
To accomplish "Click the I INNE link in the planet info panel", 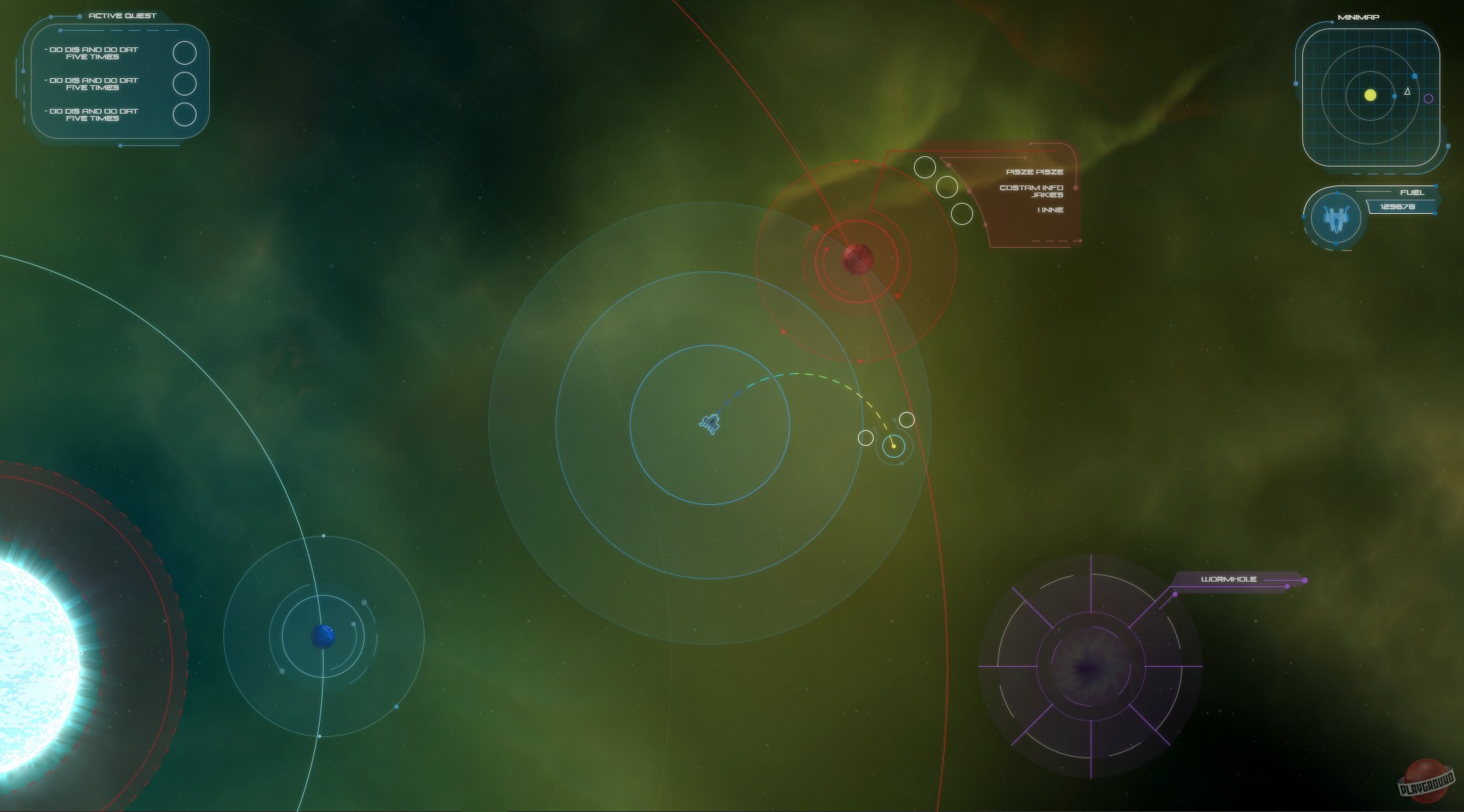I will point(1051,210).
